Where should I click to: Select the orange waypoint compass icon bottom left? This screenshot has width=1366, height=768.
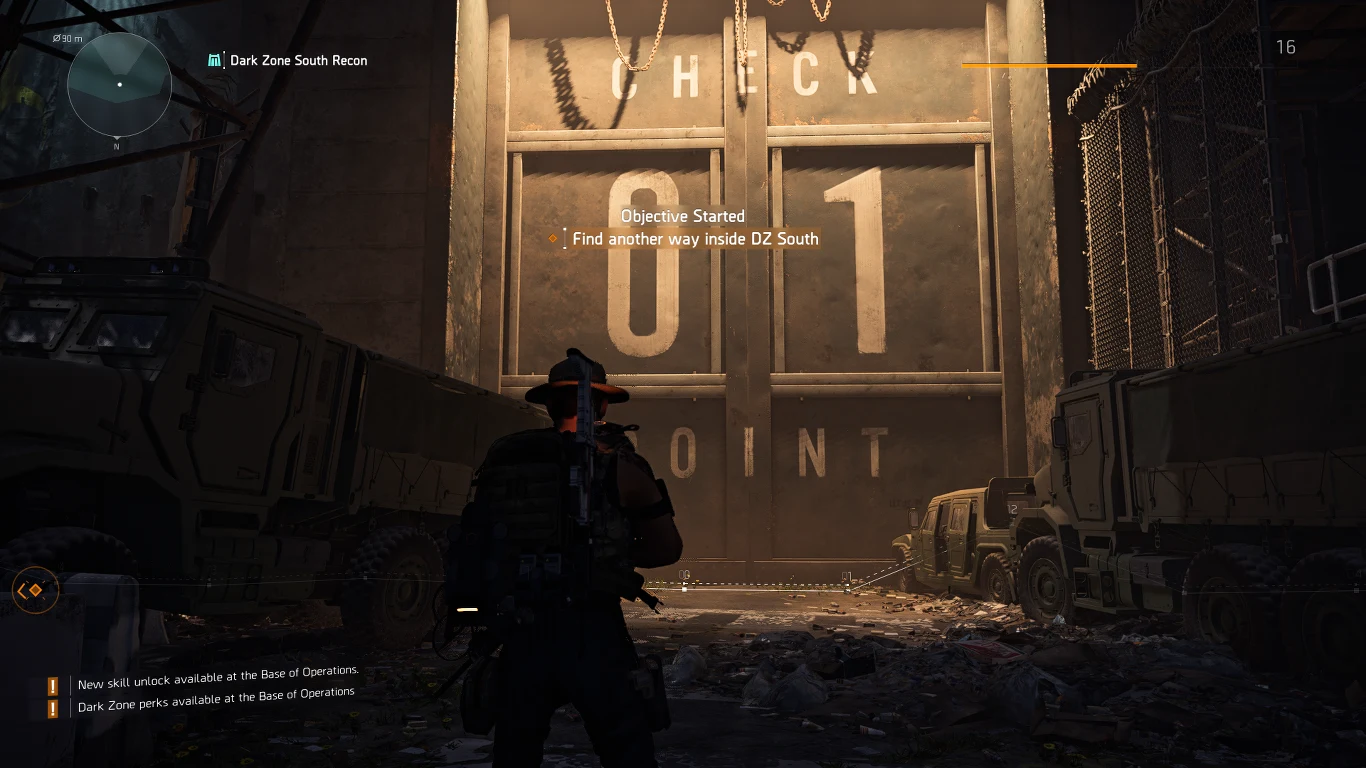35,590
